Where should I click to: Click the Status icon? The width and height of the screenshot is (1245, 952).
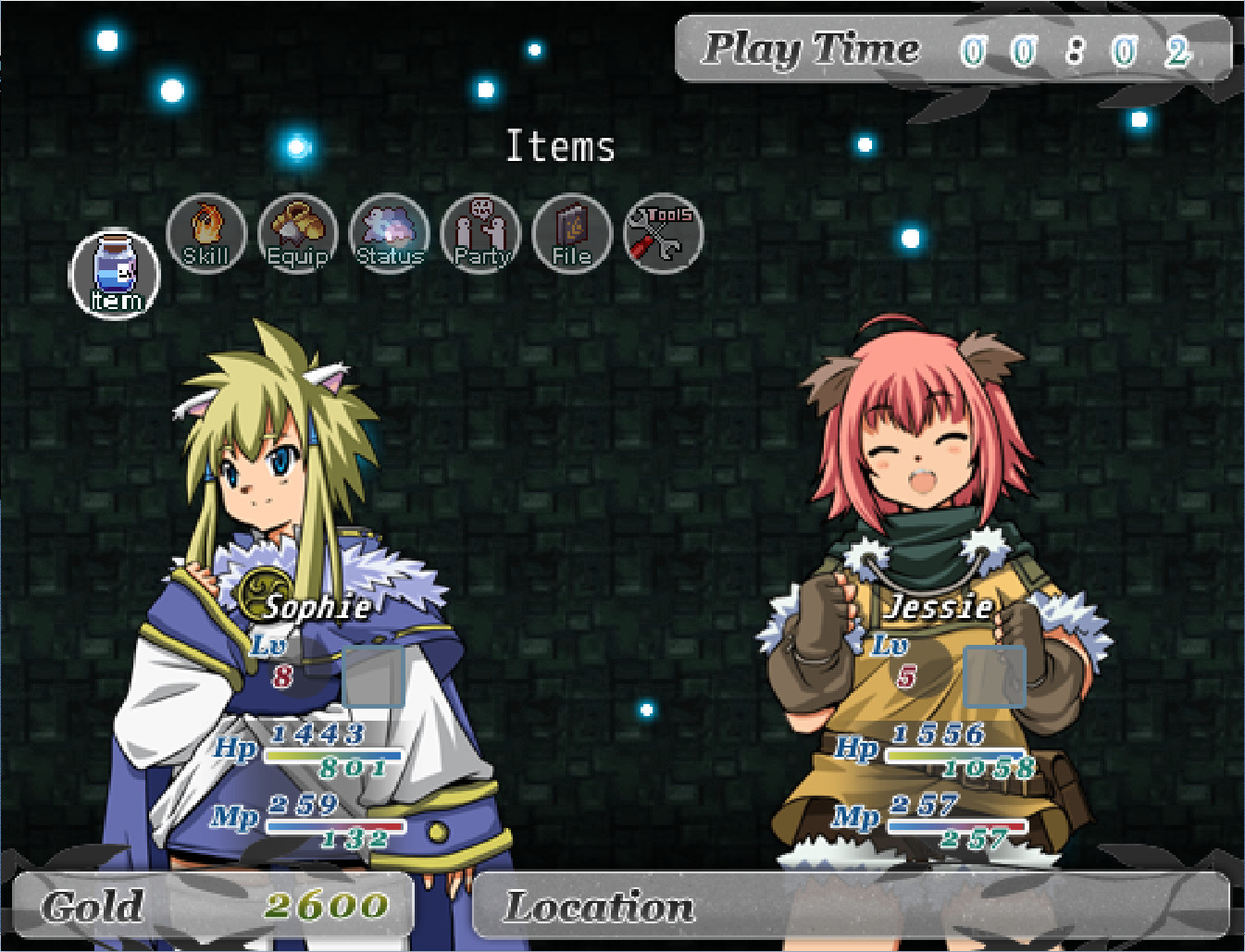(x=389, y=234)
